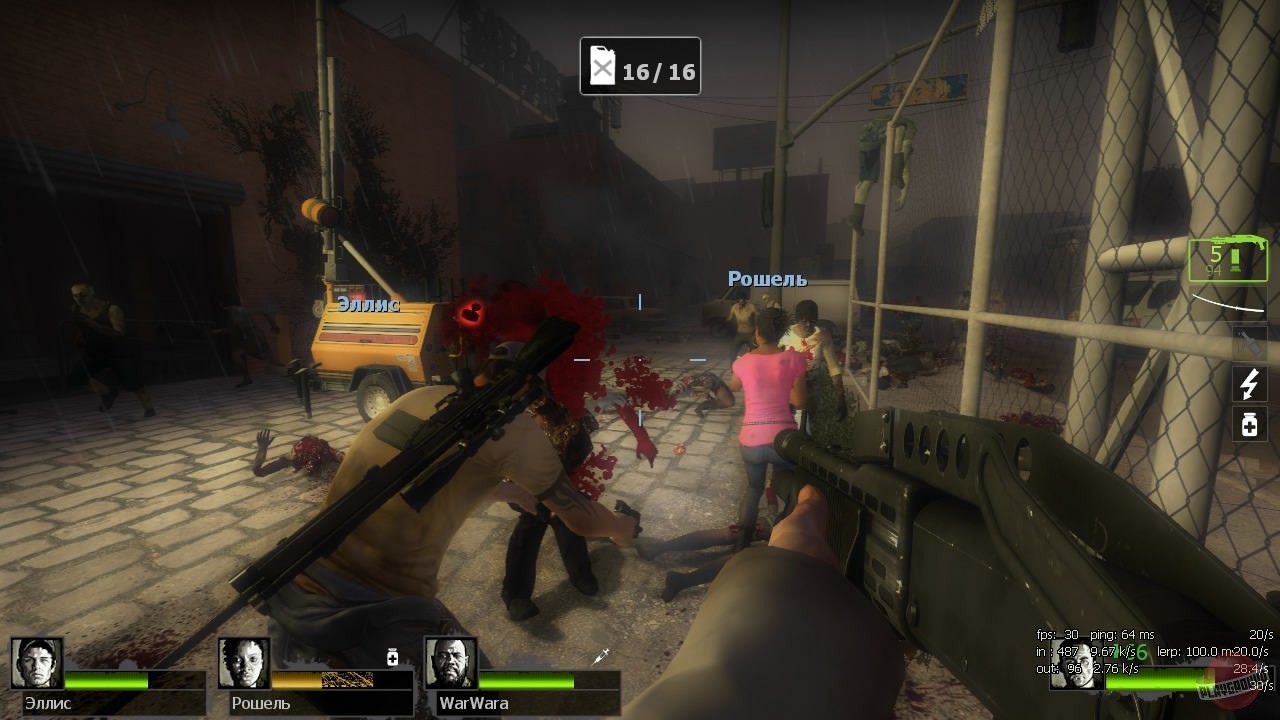Click the fuel canister objective icon

(x=604, y=66)
